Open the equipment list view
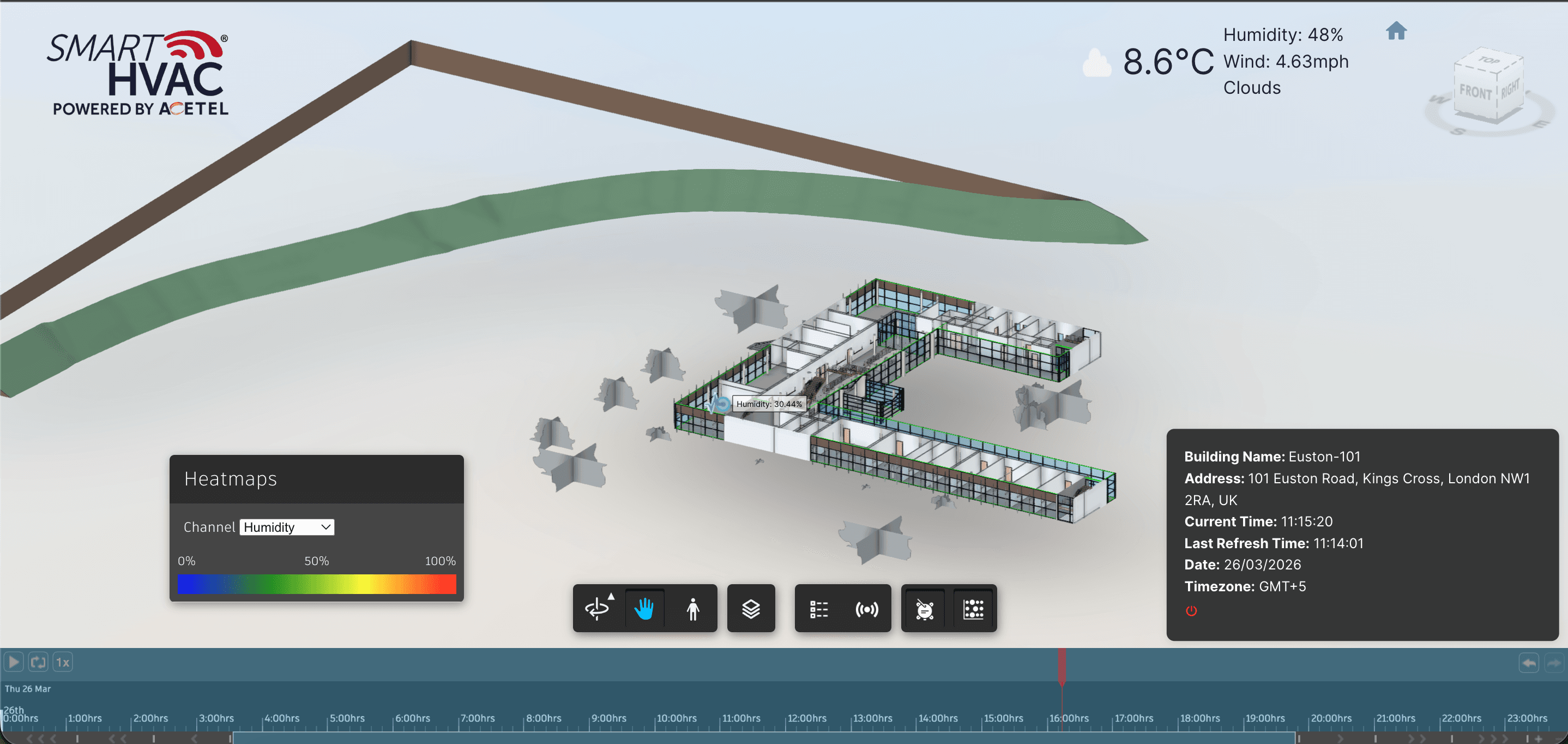Screen dimensions: 1568x744 (819, 608)
